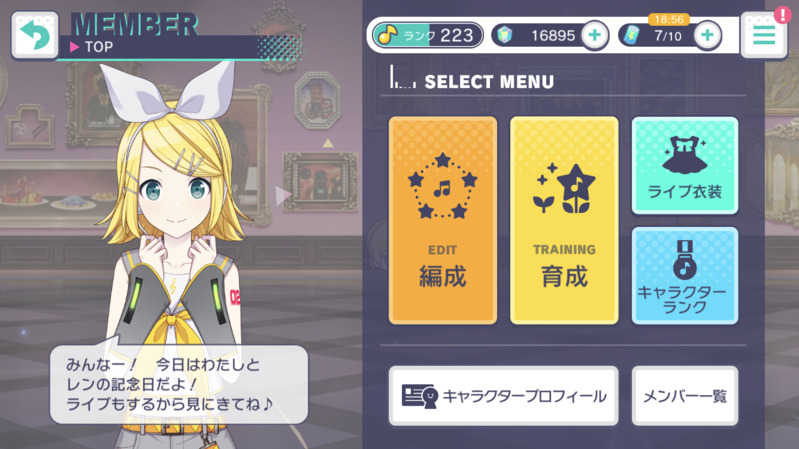799x449 pixels.
Task: Refill live bonus with the plus button
Action: (x=707, y=36)
